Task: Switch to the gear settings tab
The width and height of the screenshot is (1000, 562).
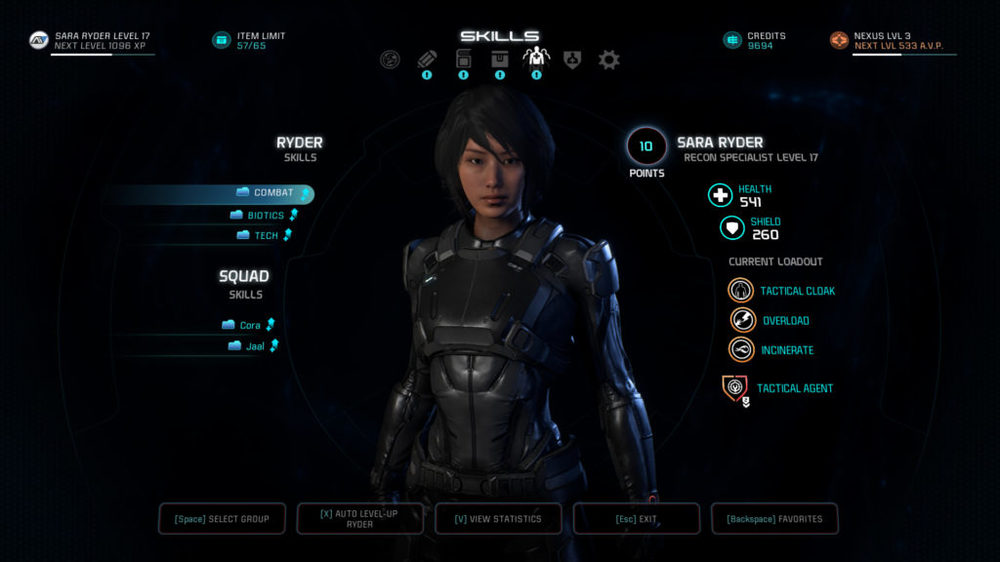Action: tap(609, 60)
